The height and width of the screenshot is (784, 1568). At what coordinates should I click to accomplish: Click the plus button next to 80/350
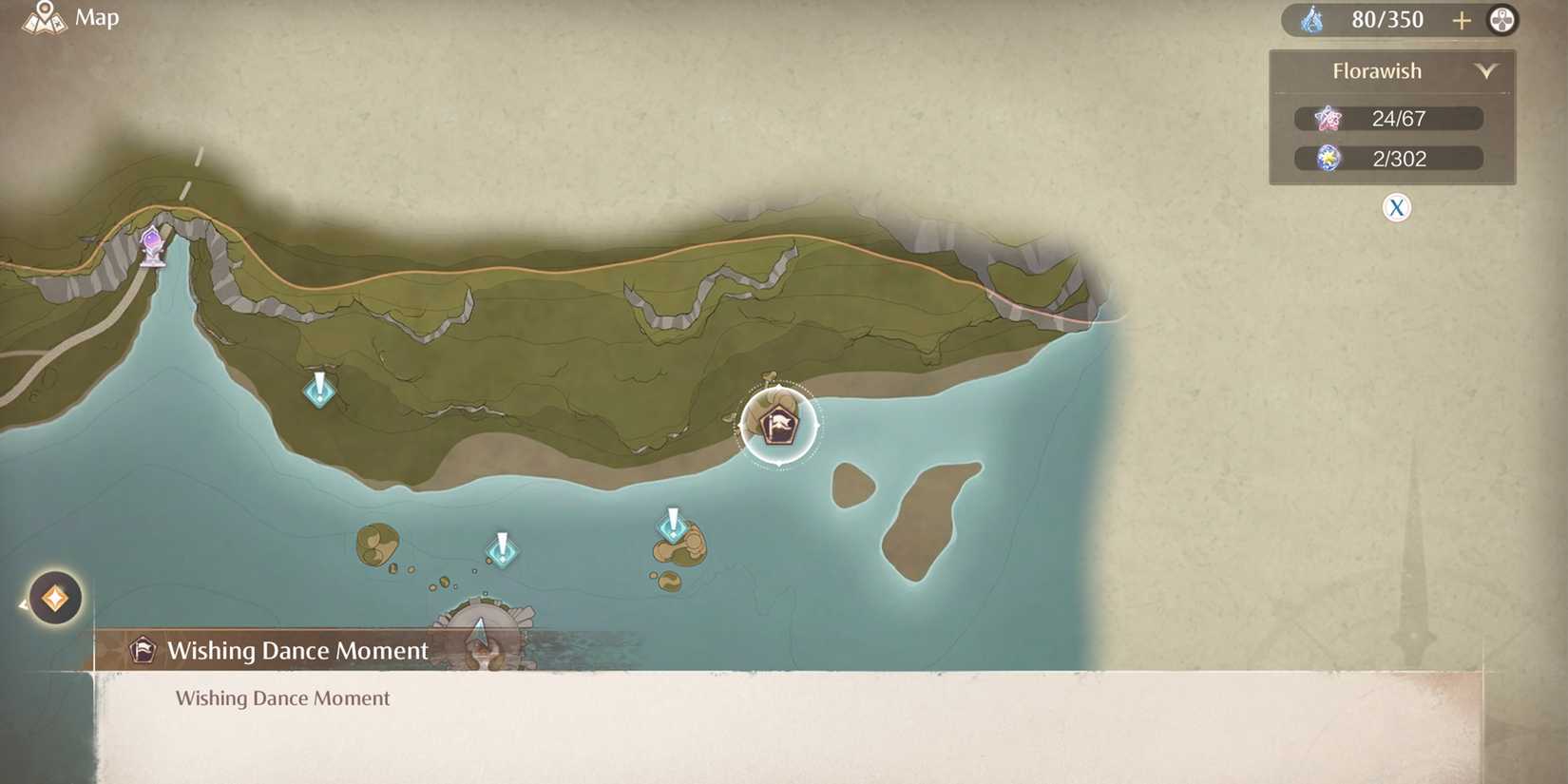[x=1461, y=20]
